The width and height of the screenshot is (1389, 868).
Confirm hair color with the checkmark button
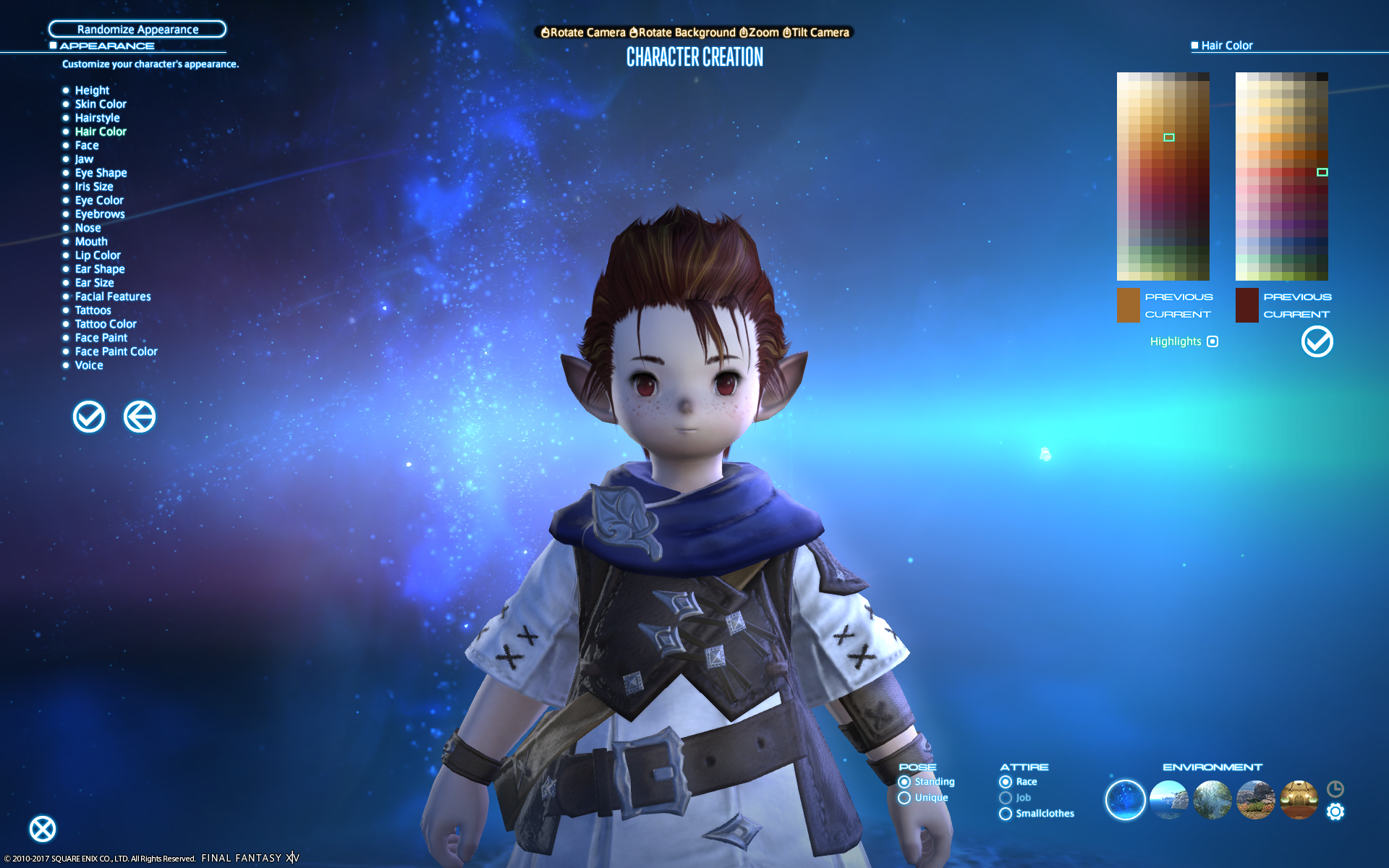[1317, 341]
